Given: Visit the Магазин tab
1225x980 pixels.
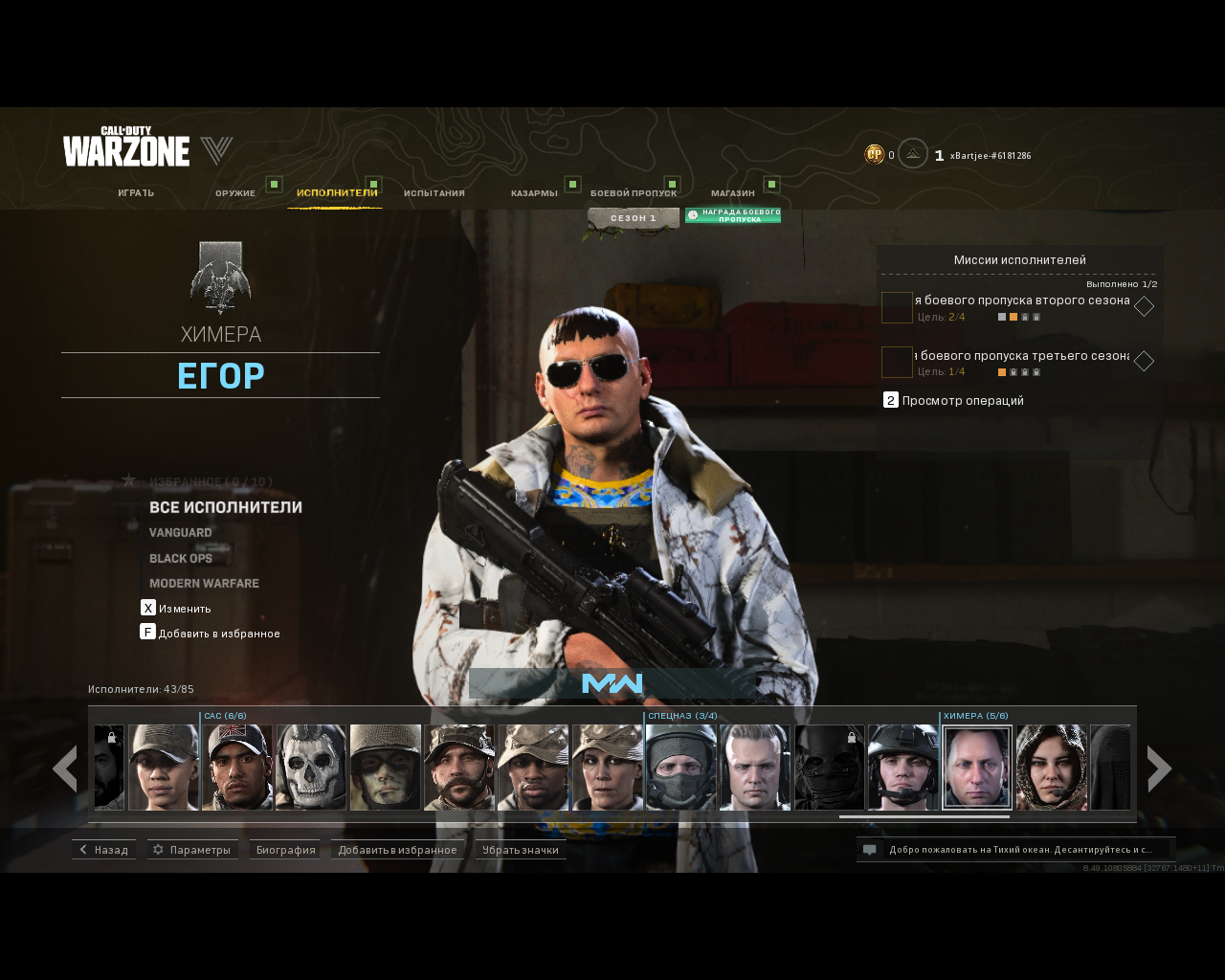Looking at the screenshot, I should [733, 193].
